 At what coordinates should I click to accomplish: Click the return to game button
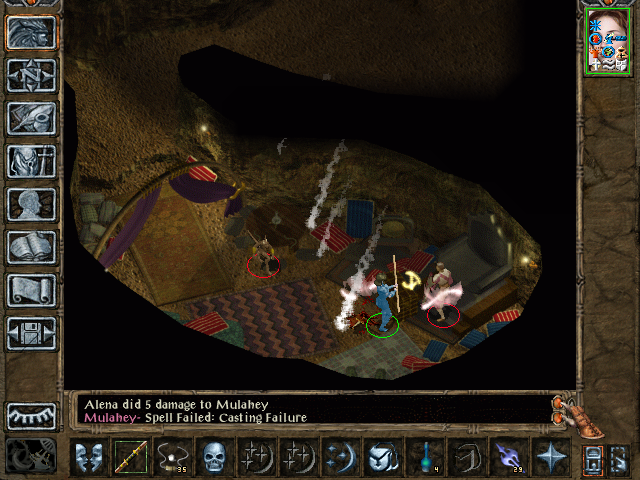pyautogui.click(x=32, y=33)
